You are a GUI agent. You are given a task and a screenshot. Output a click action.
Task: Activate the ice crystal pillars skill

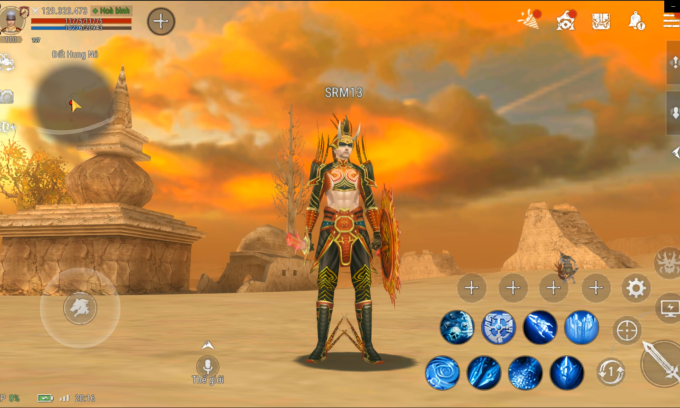pyautogui.click(x=581, y=327)
